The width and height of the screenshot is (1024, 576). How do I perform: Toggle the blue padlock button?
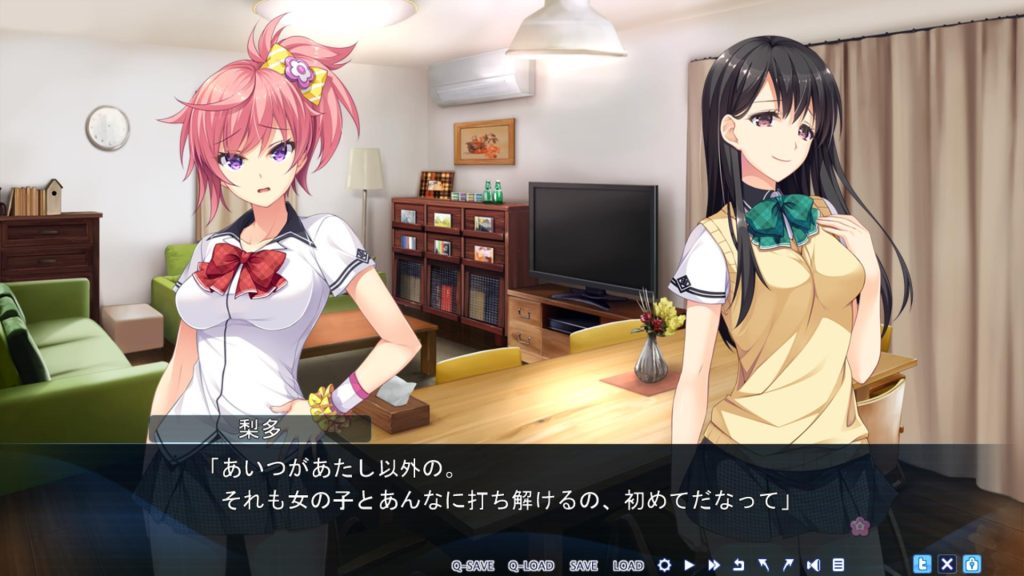click(x=971, y=563)
